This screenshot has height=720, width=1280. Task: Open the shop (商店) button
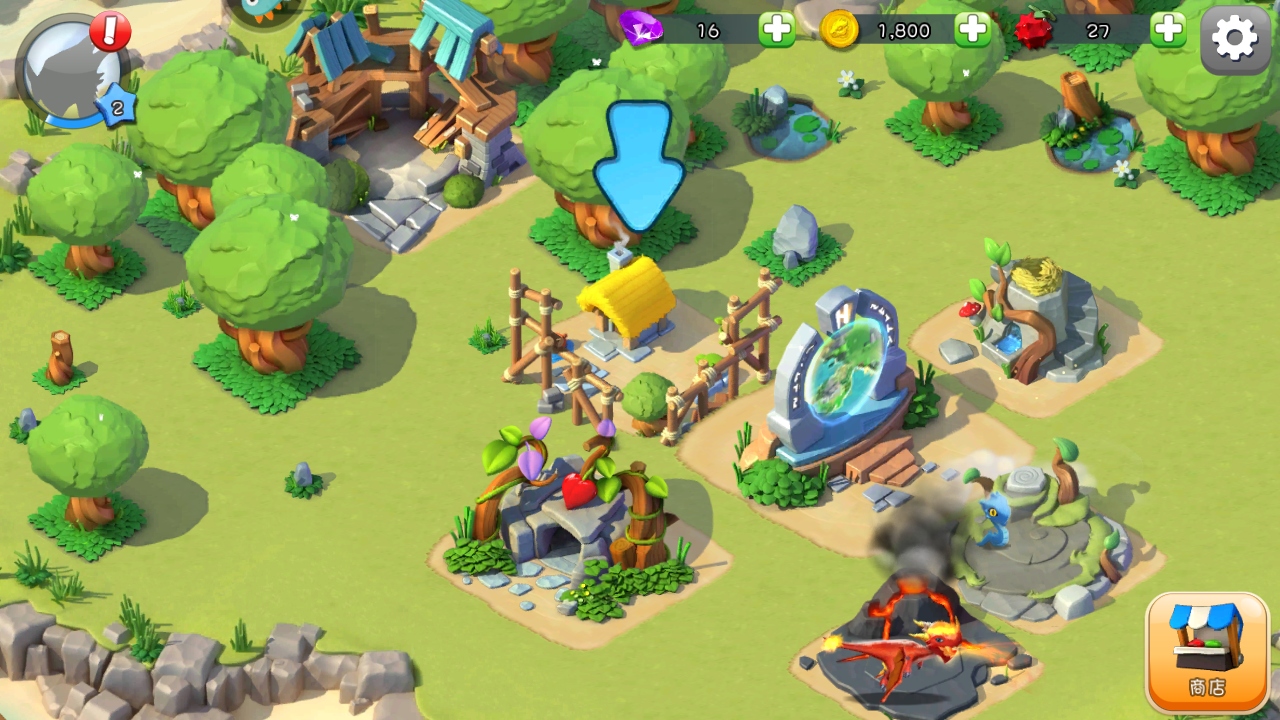[x=1207, y=652]
